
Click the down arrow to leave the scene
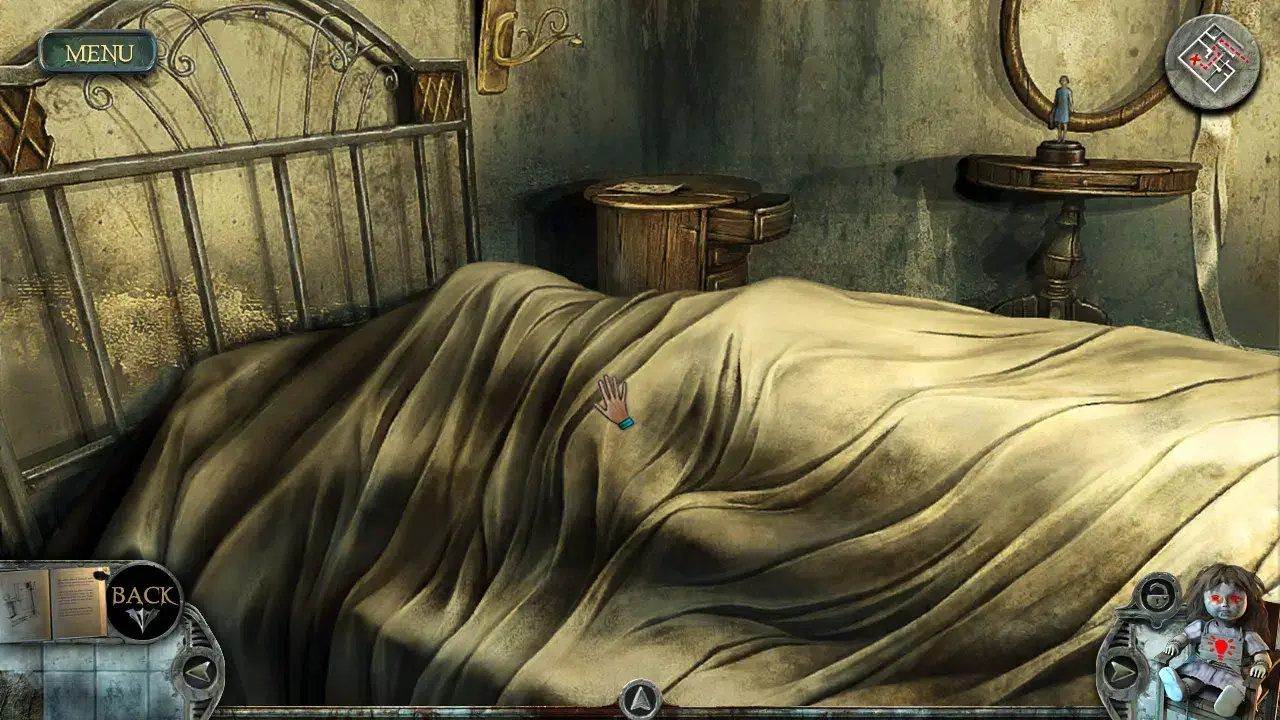[640, 700]
